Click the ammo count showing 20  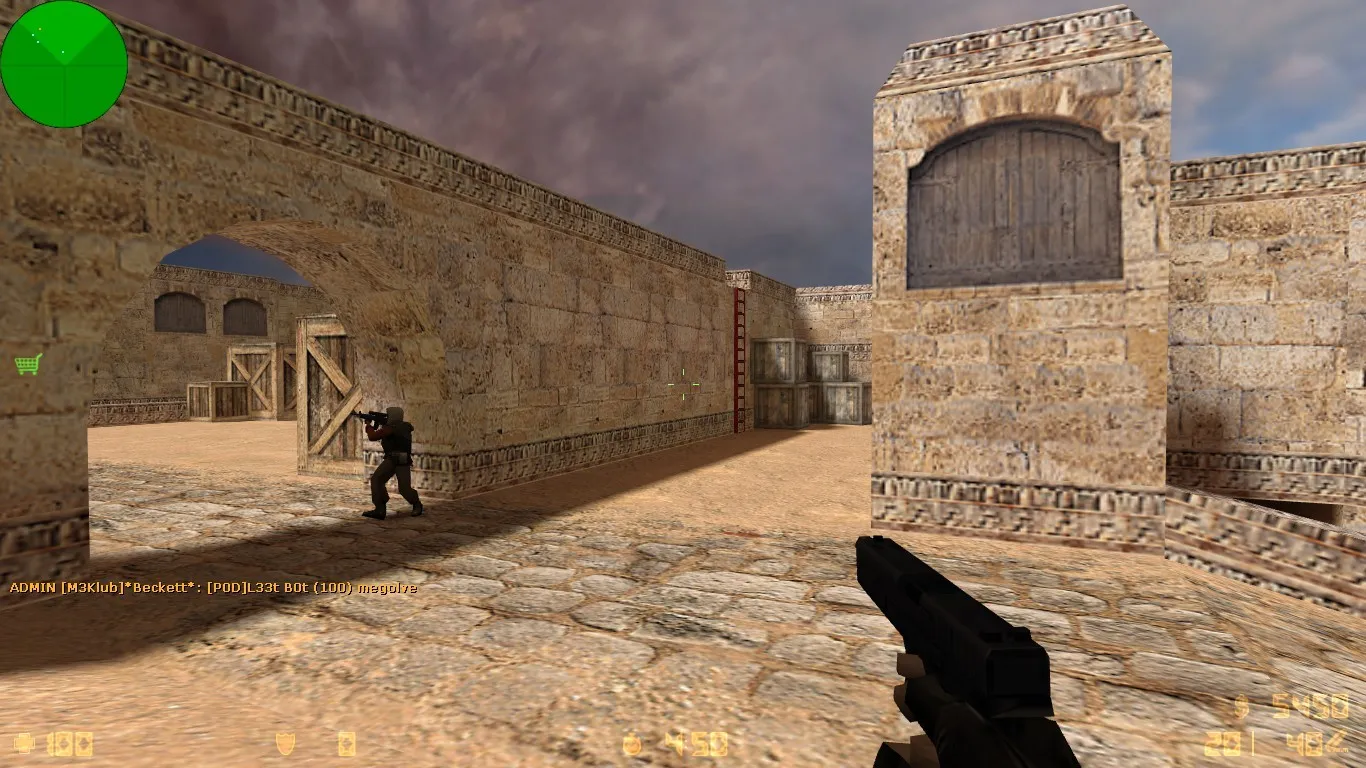(1223, 744)
